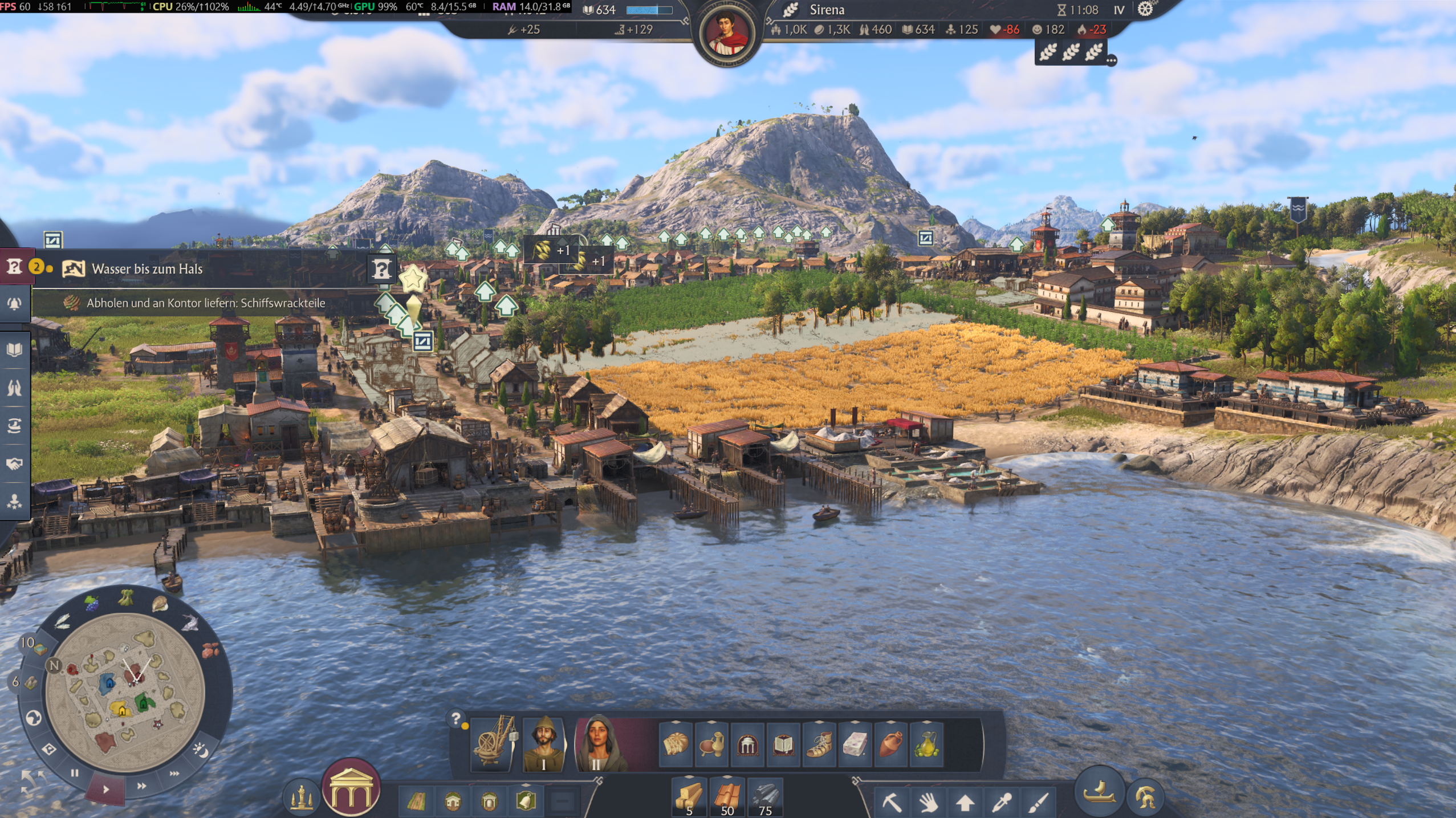1456x818 pixels.
Task: Activate the upgrade arrow tool
Action: tap(965, 803)
